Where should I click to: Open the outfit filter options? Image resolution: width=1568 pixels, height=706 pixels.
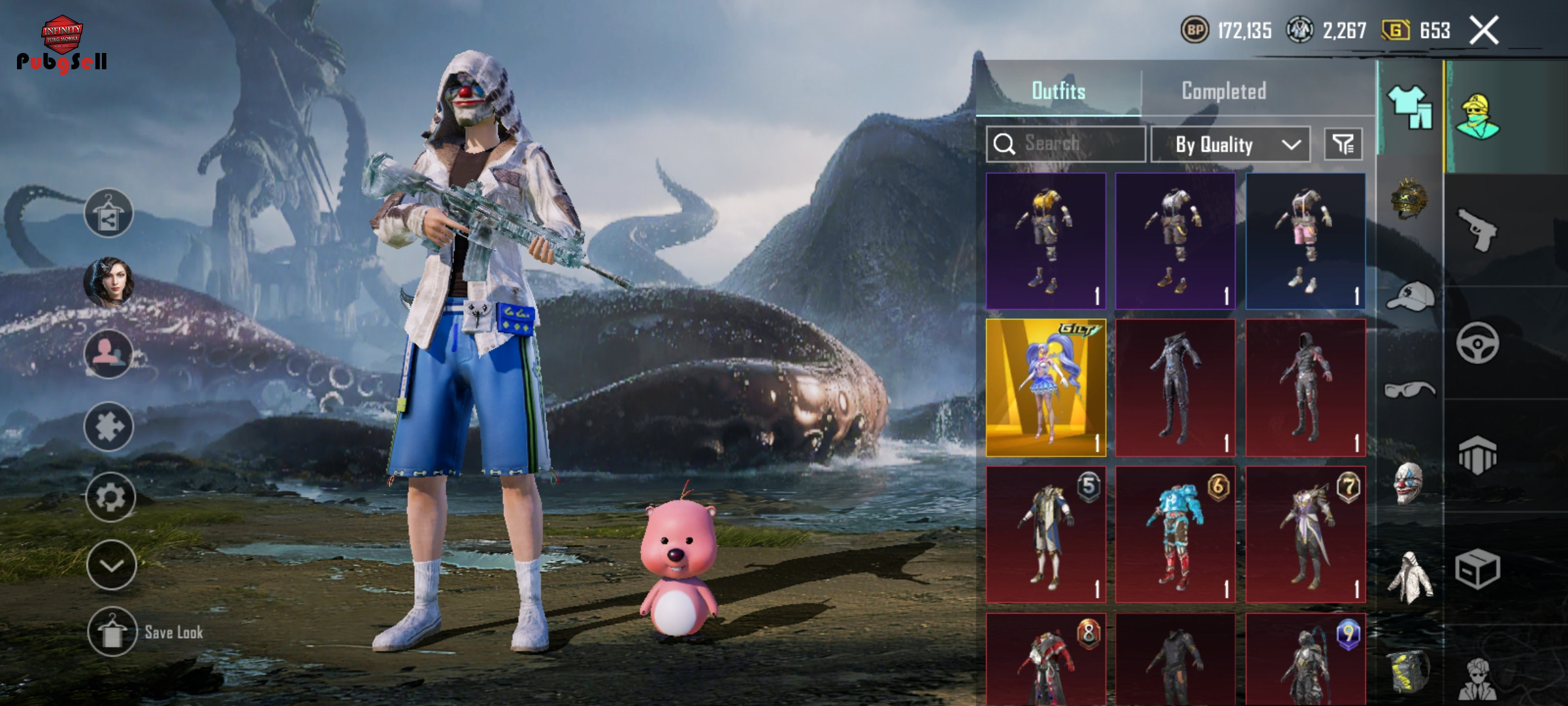click(1343, 144)
